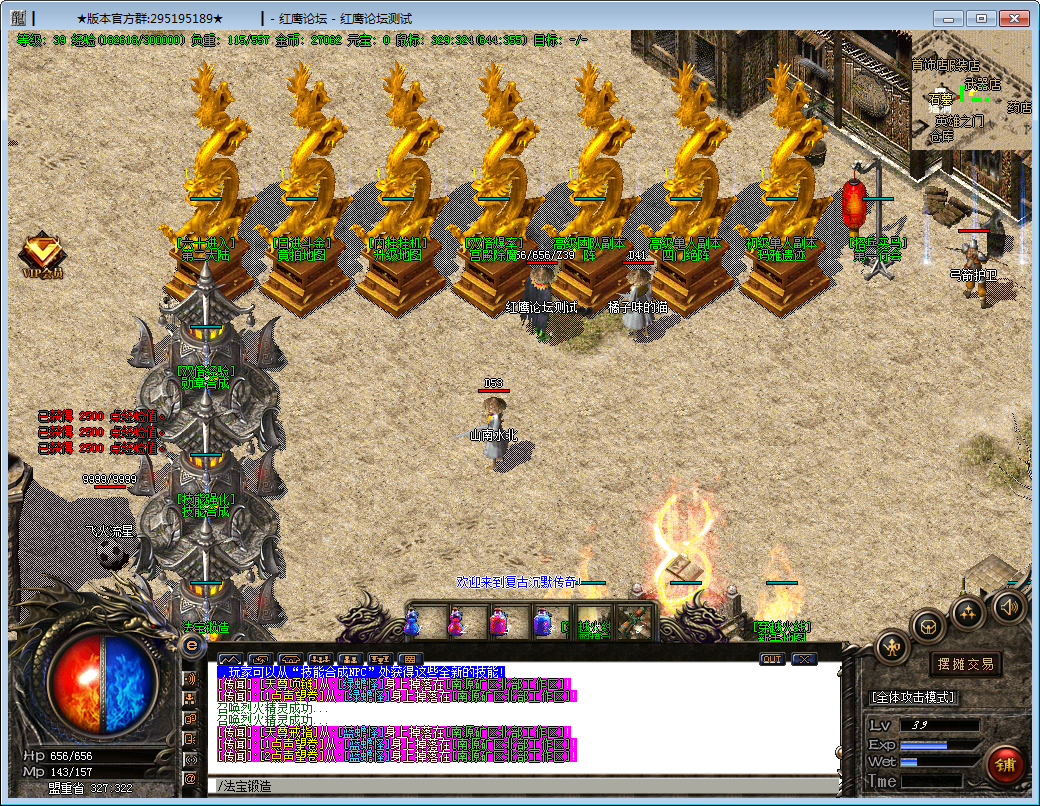
Task: Toggle sound with the speaker icon
Action: coord(1008,606)
